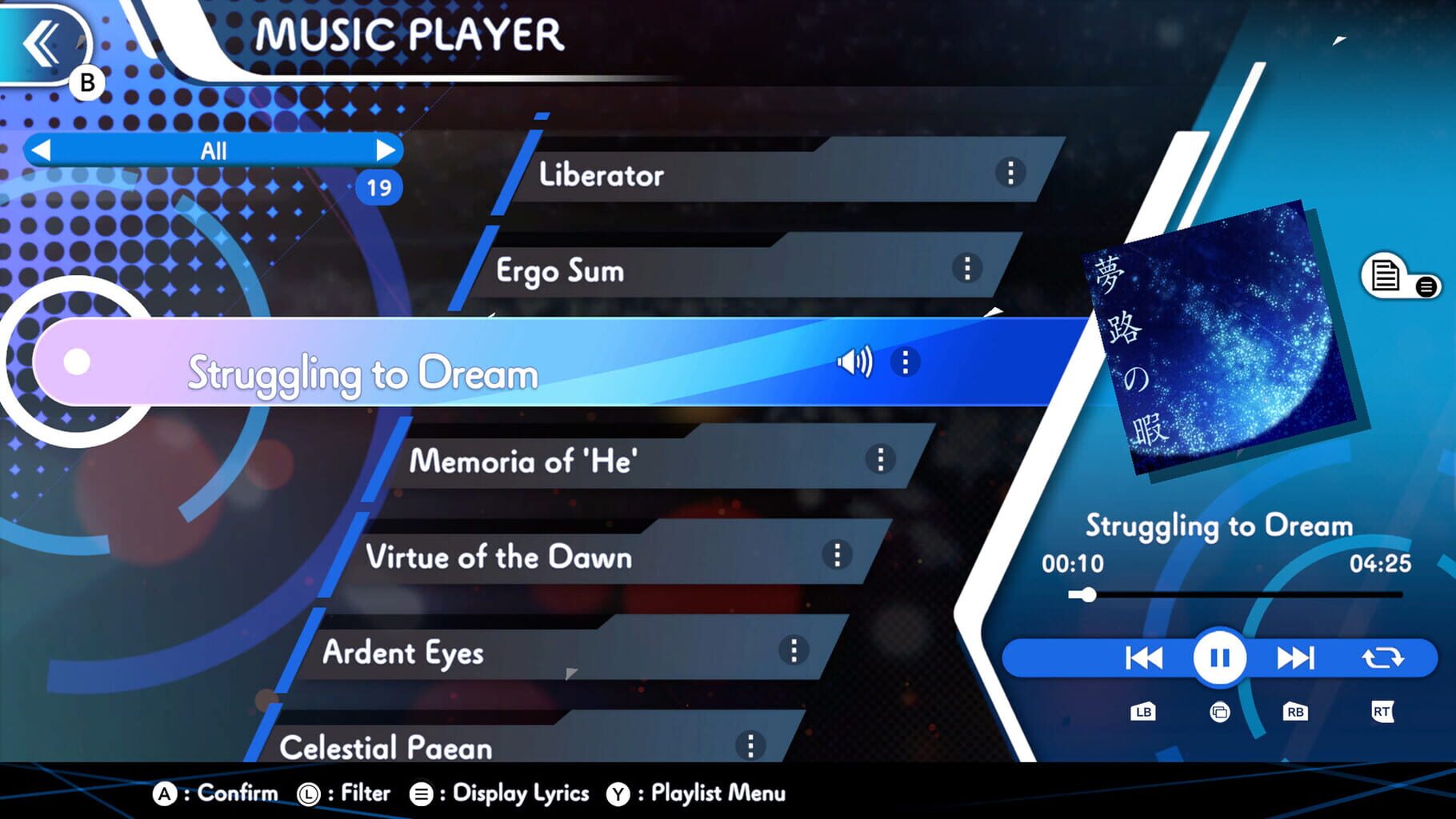
Task: Toggle playback with the pause toggle
Action: [x=1218, y=657]
